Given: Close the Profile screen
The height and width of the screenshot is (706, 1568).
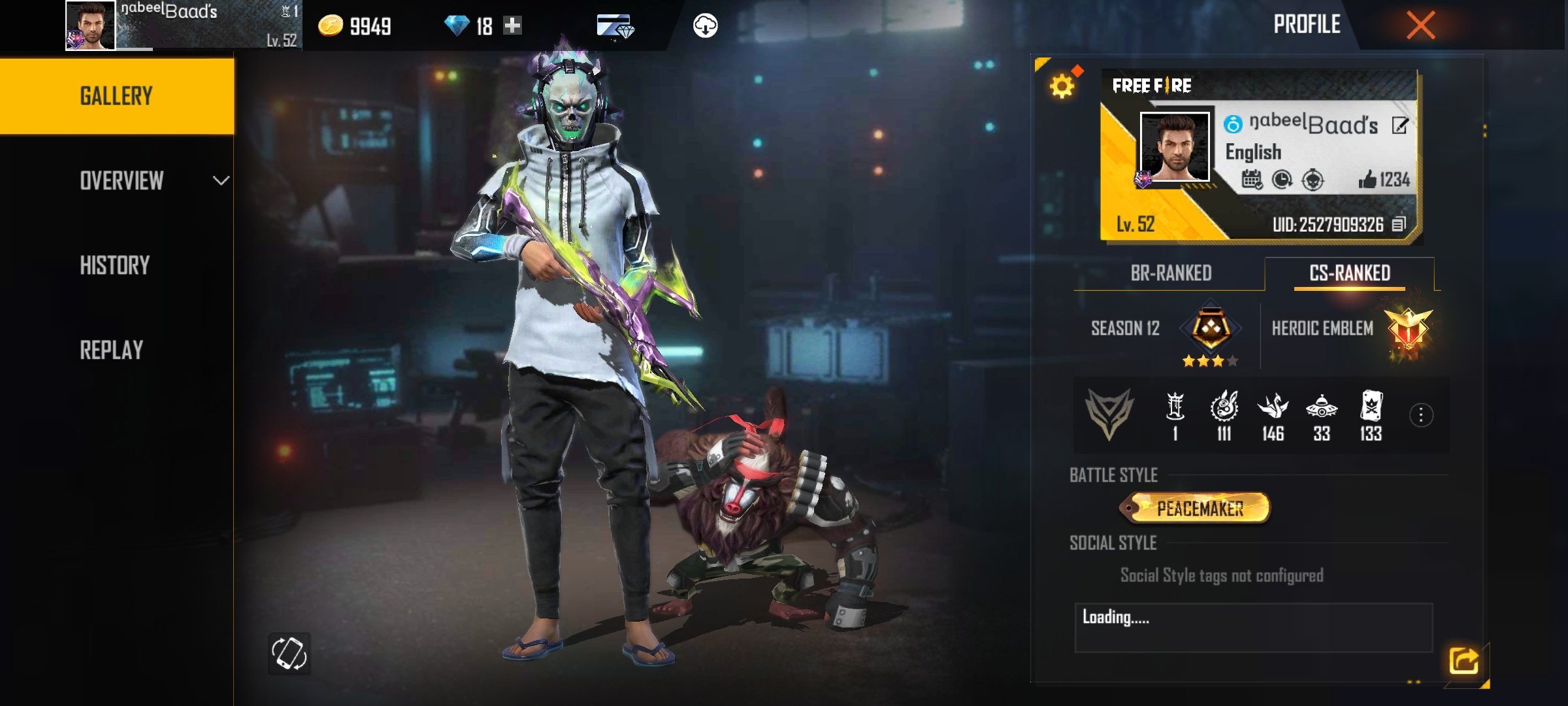Looking at the screenshot, I should coord(1420,26).
